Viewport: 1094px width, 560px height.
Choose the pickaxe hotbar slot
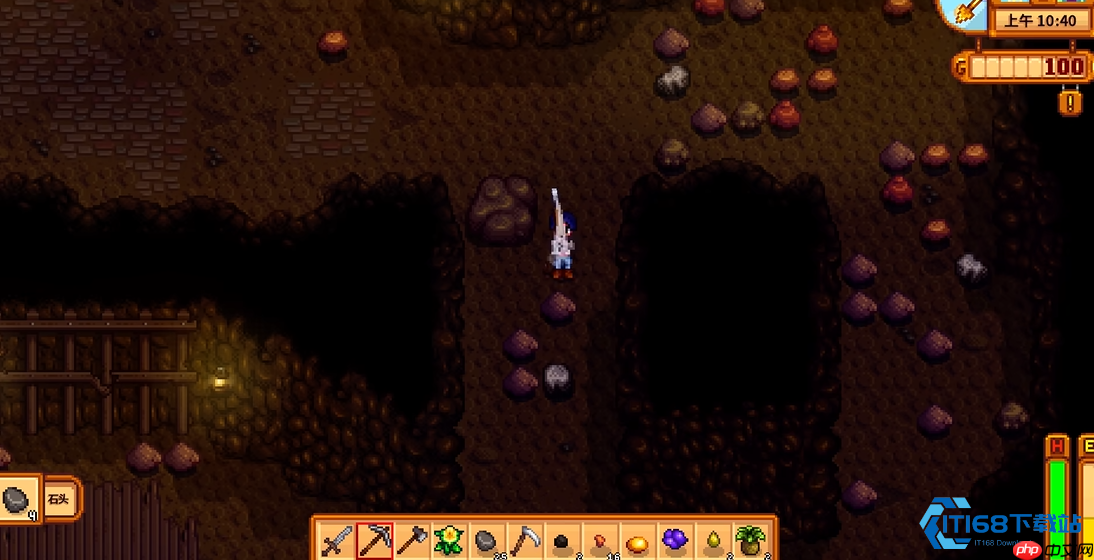[x=375, y=541]
